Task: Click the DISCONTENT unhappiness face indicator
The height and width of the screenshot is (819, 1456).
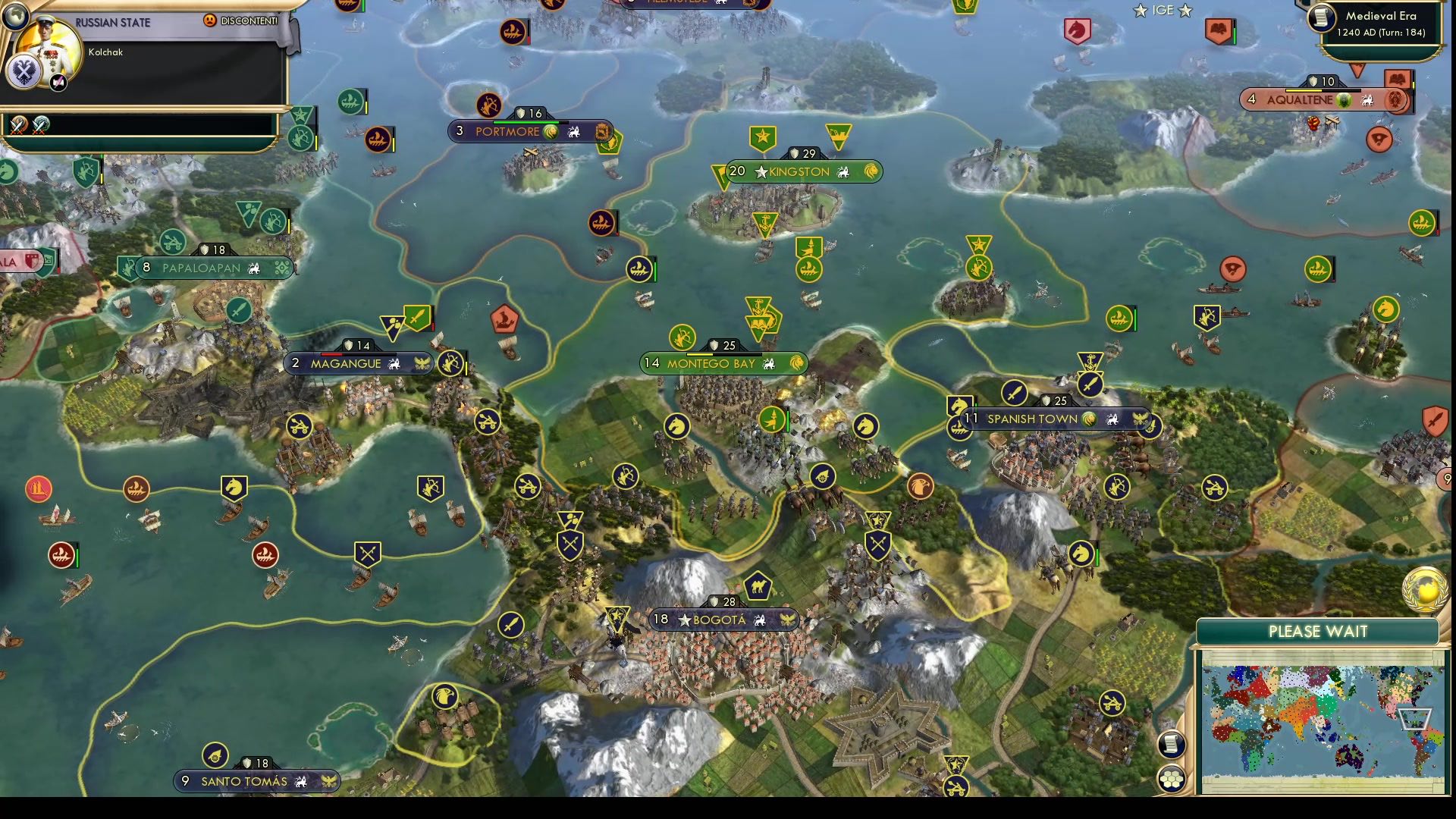Action: [x=210, y=21]
